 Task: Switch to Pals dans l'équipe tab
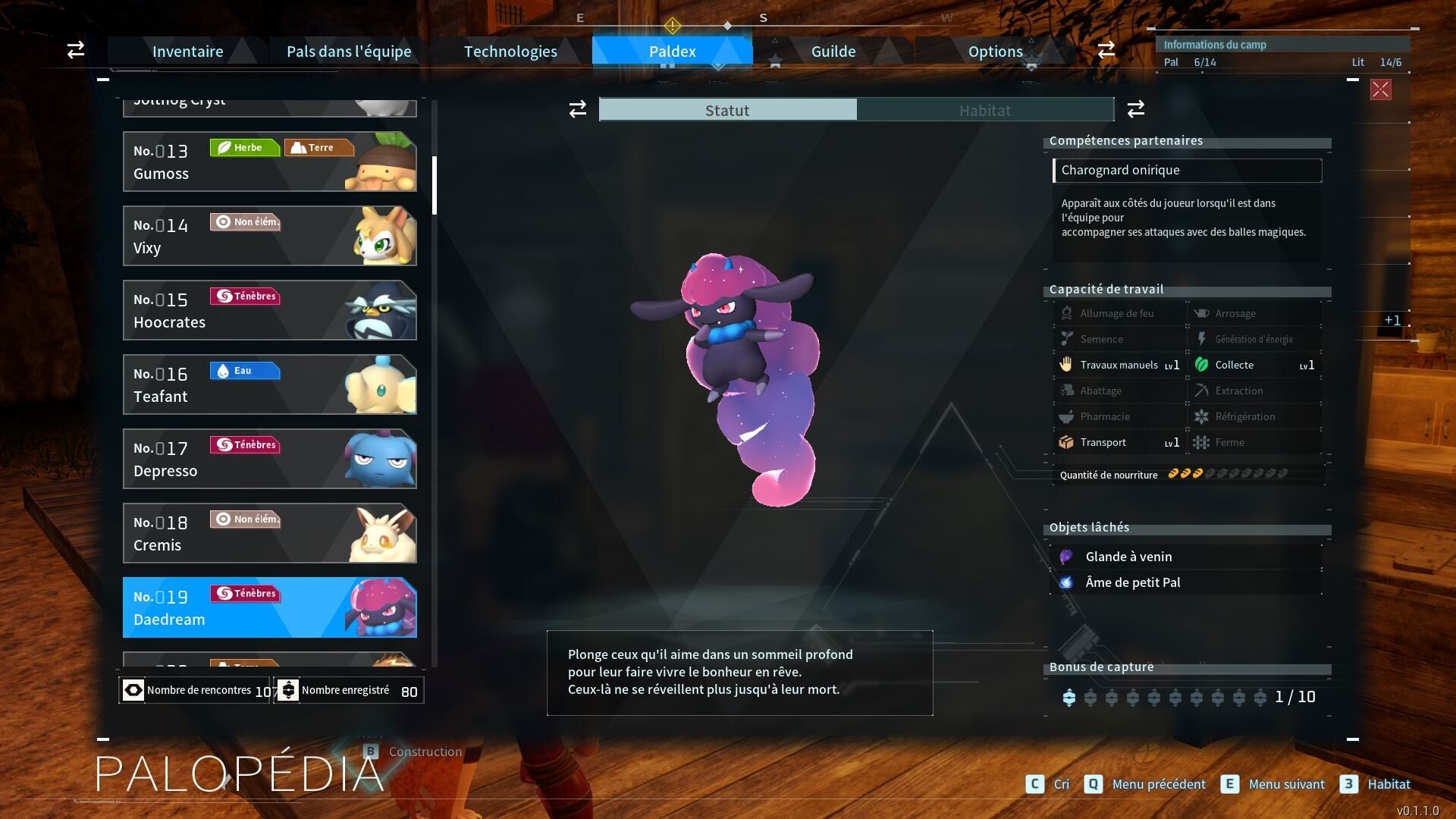pos(349,52)
